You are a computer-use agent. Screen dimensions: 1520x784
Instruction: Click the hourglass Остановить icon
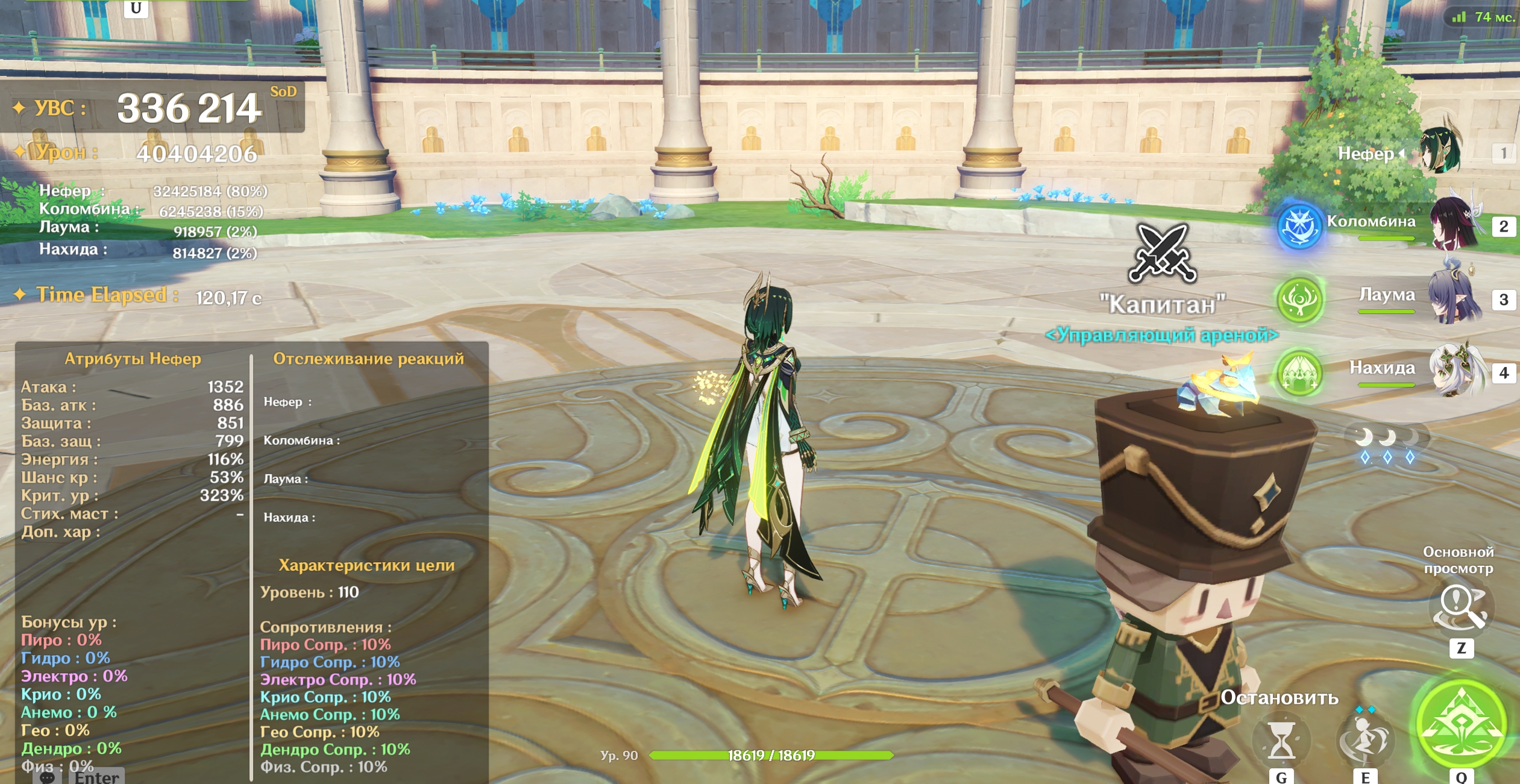(1281, 740)
